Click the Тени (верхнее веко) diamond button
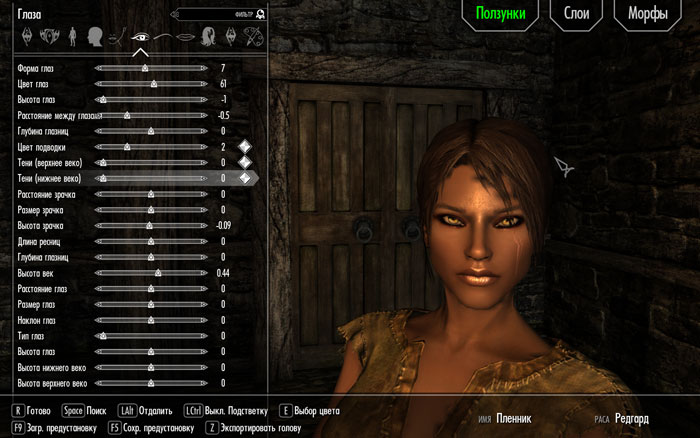The width and height of the screenshot is (700, 438). pos(244,162)
